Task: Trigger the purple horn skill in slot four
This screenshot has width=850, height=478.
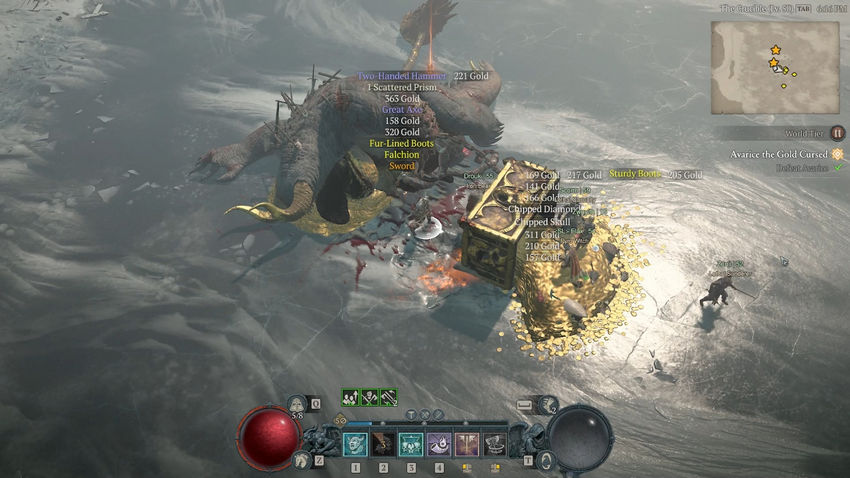Action: coord(439,444)
